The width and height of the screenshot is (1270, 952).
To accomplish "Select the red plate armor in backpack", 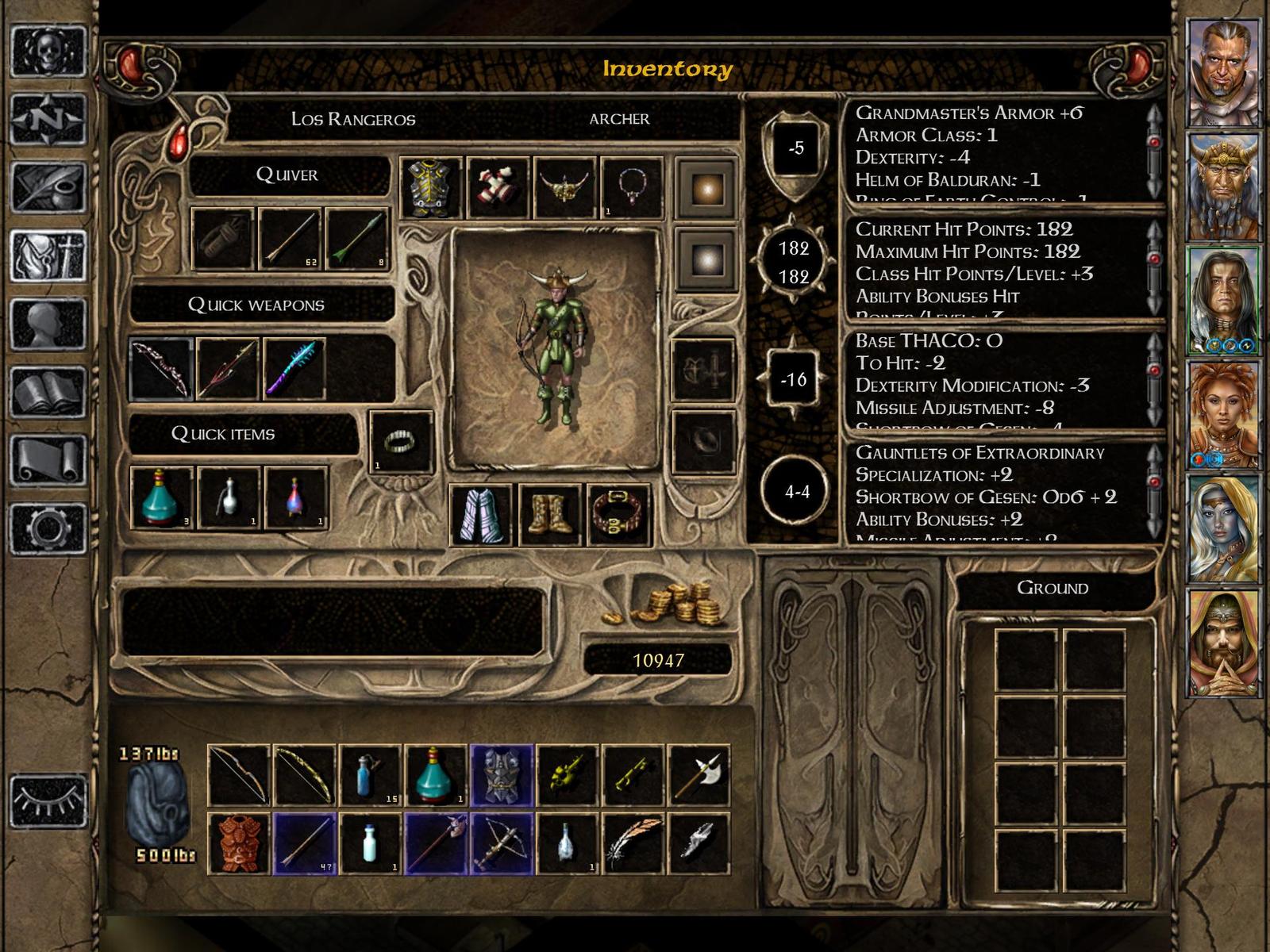I will point(238,842).
